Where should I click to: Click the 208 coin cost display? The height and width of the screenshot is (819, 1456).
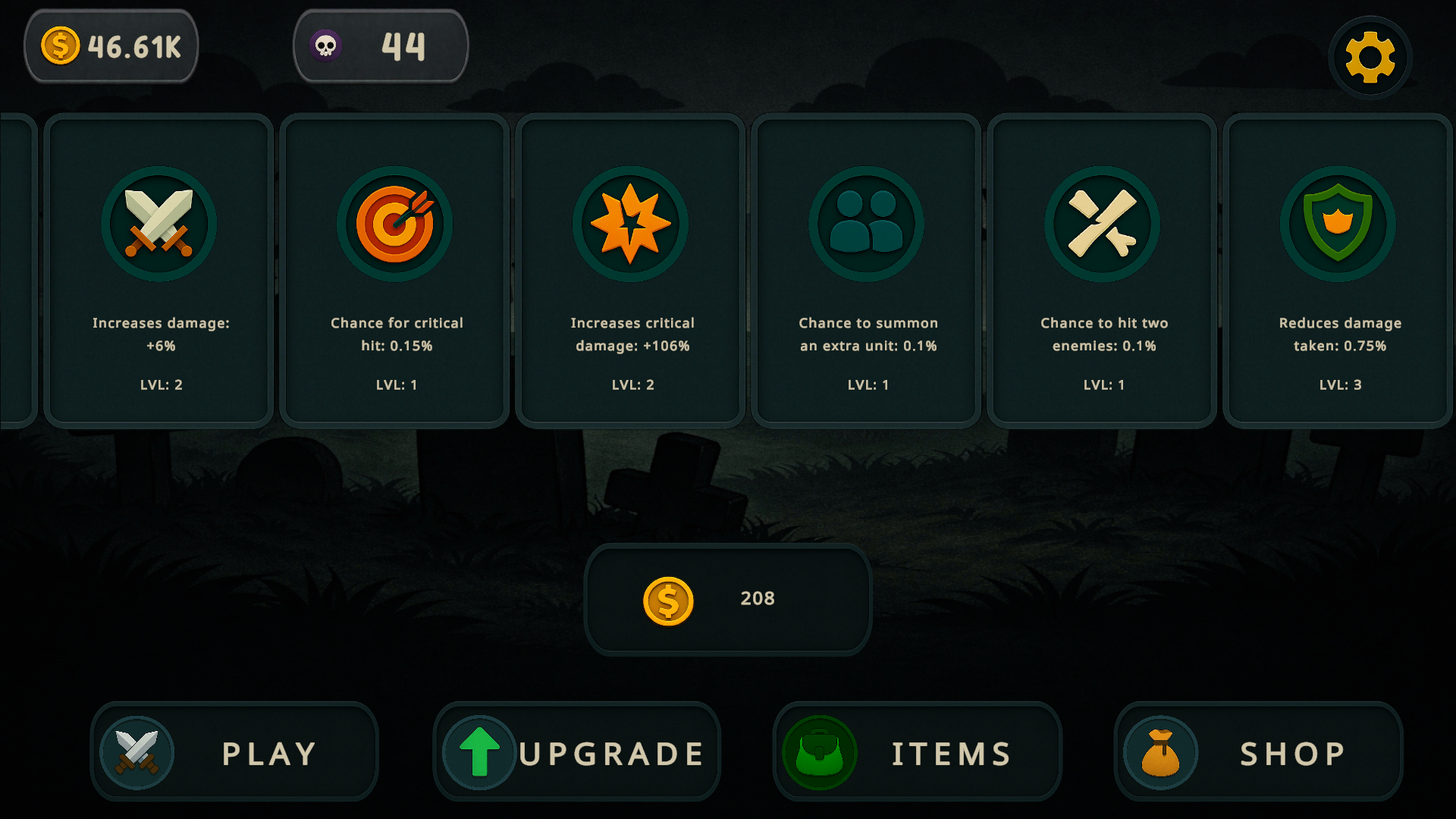(x=728, y=599)
